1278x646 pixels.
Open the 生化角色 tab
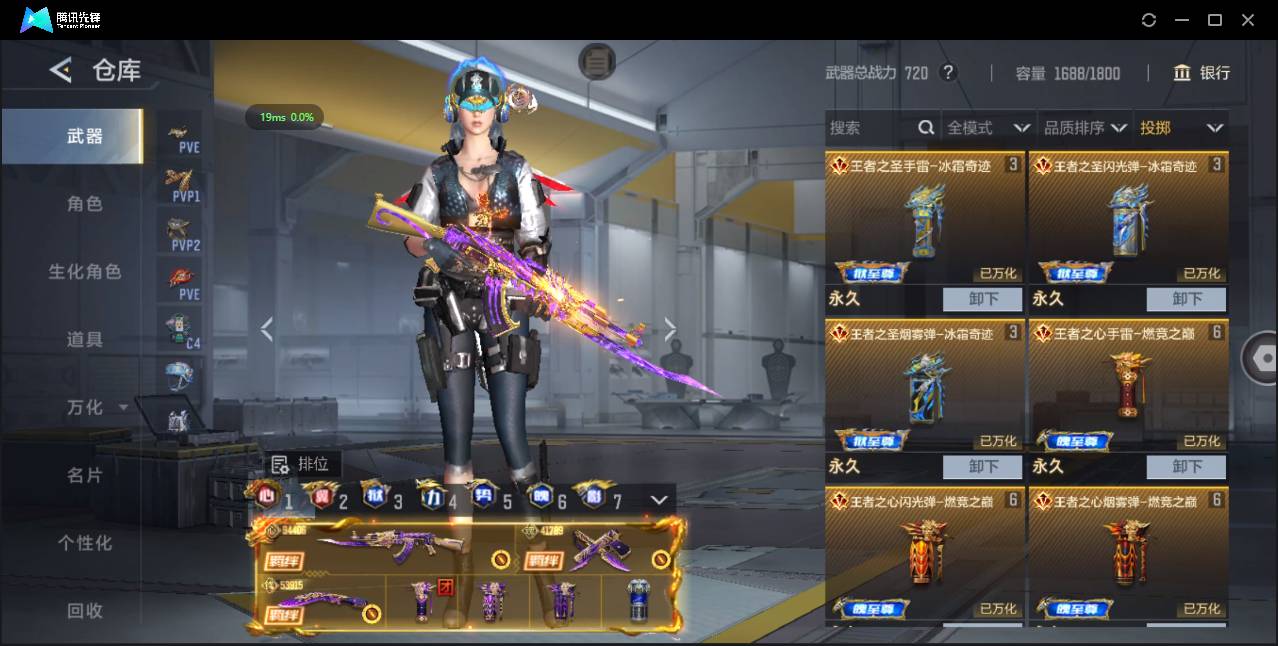84,272
